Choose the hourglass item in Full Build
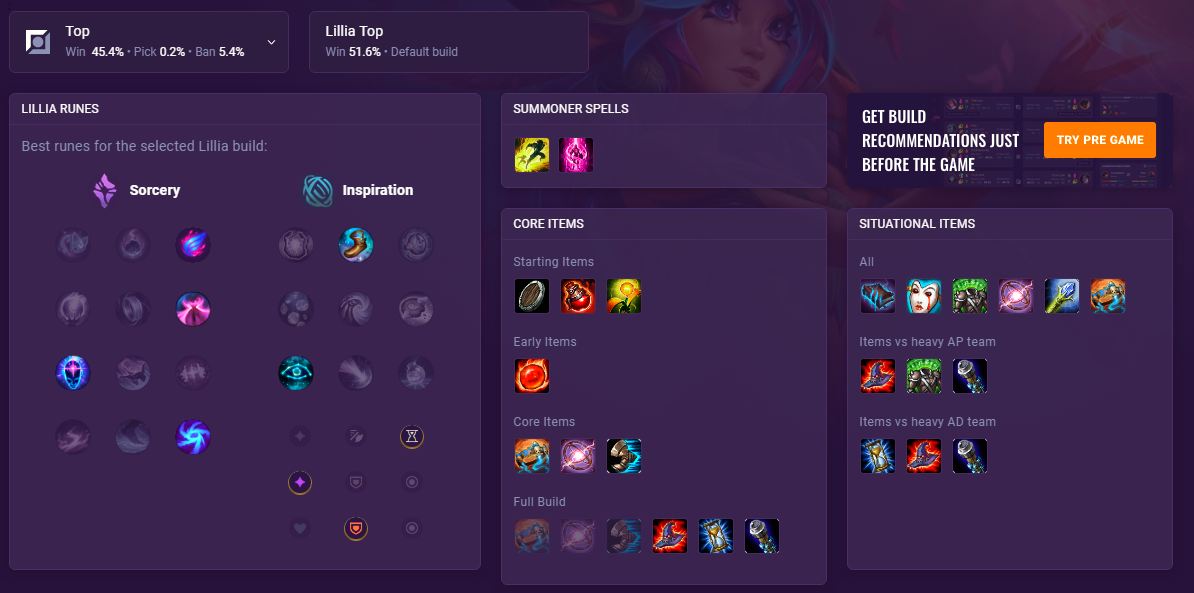The height and width of the screenshot is (593, 1194). 716,536
